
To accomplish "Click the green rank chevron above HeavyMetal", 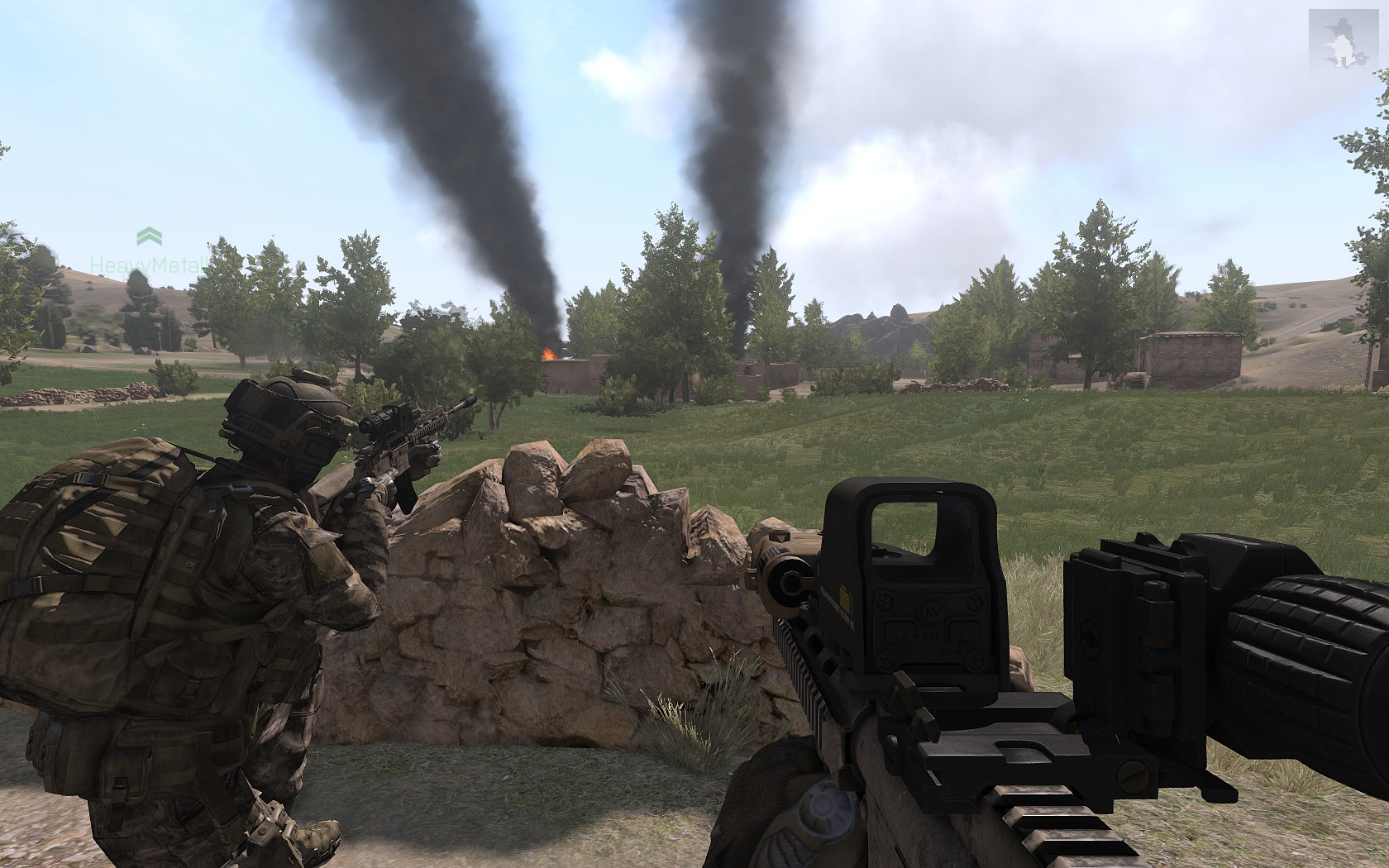I will tap(149, 236).
